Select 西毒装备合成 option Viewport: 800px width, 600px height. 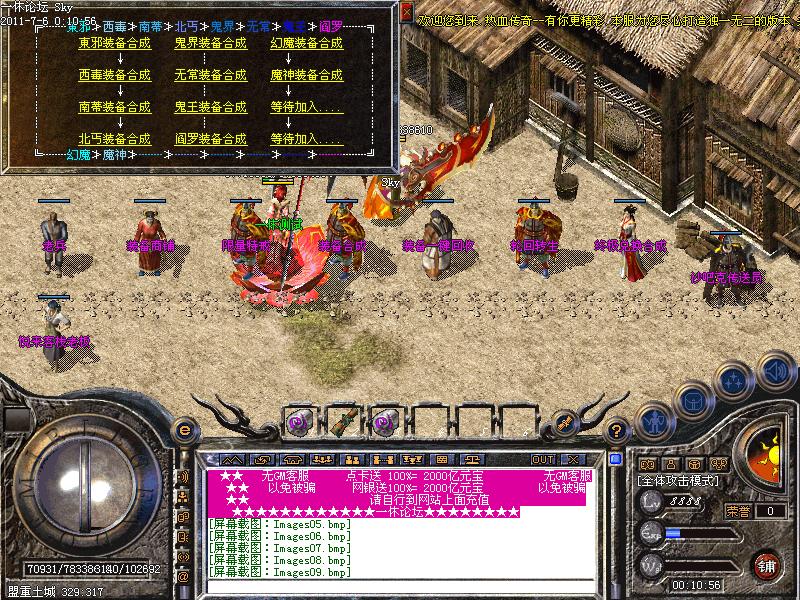114,75
